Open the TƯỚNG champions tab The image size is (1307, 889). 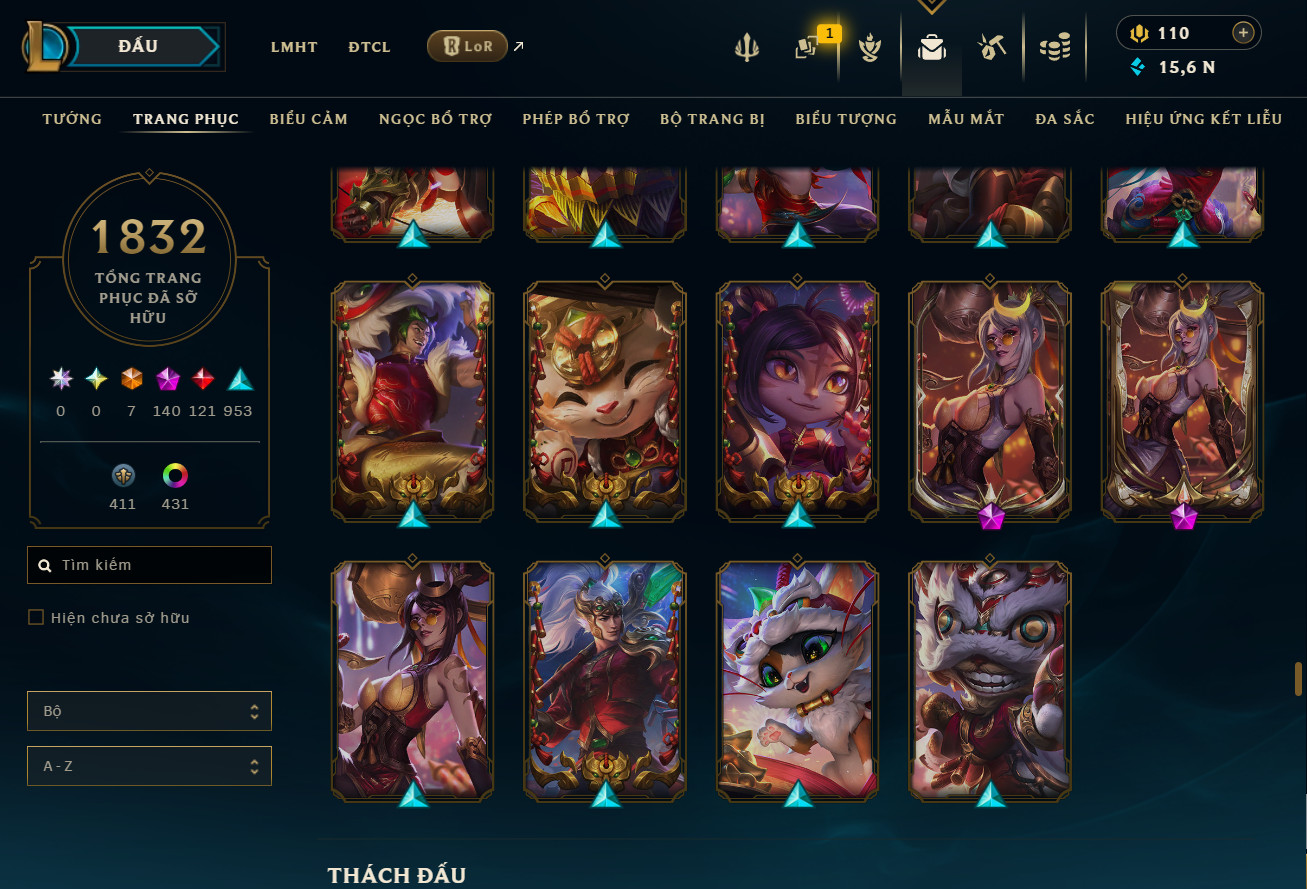pyautogui.click(x=72, y=119)
